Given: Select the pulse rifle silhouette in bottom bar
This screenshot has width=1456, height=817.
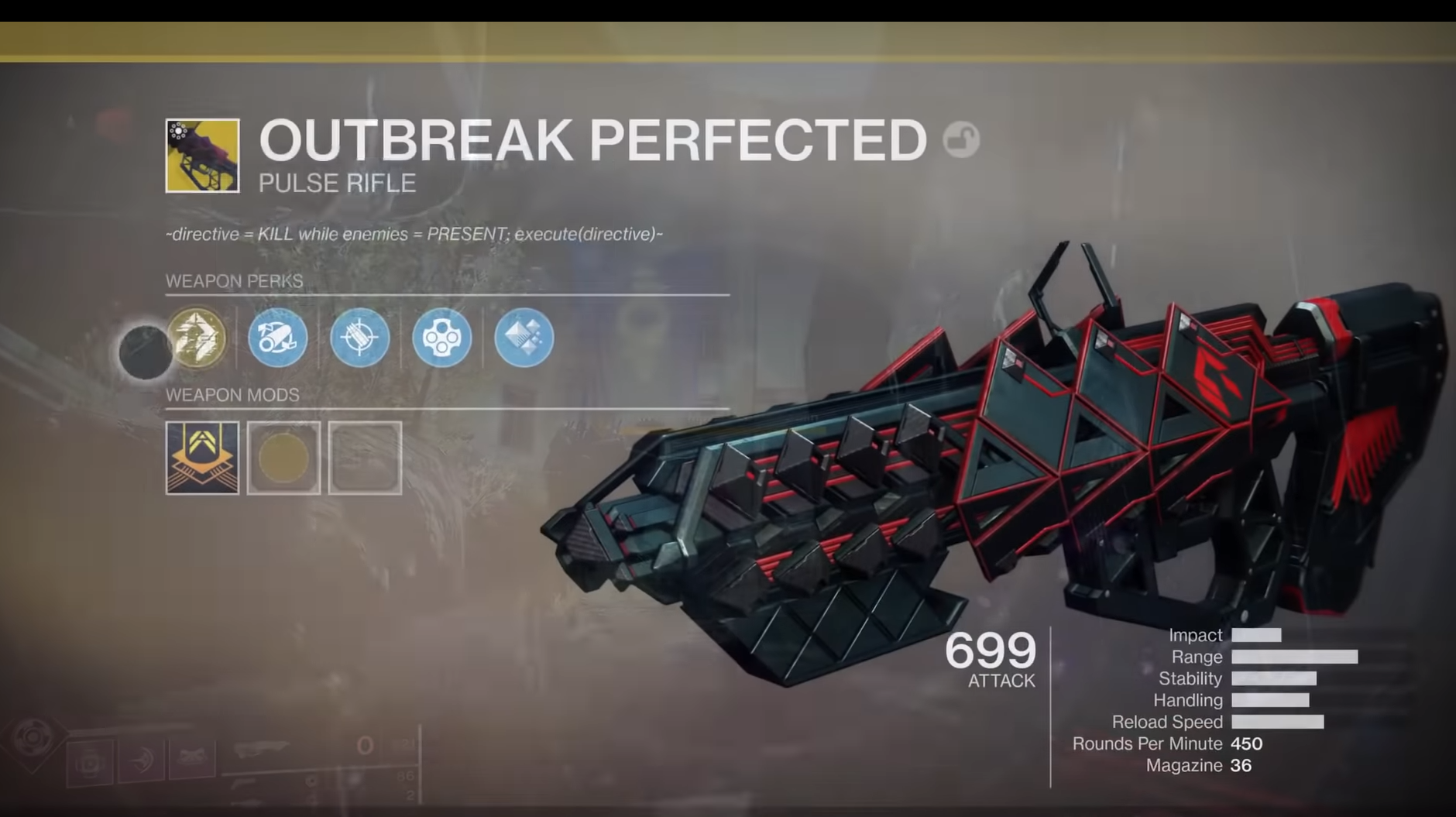Looking at the screenshot, I should [x=263, y=749].
